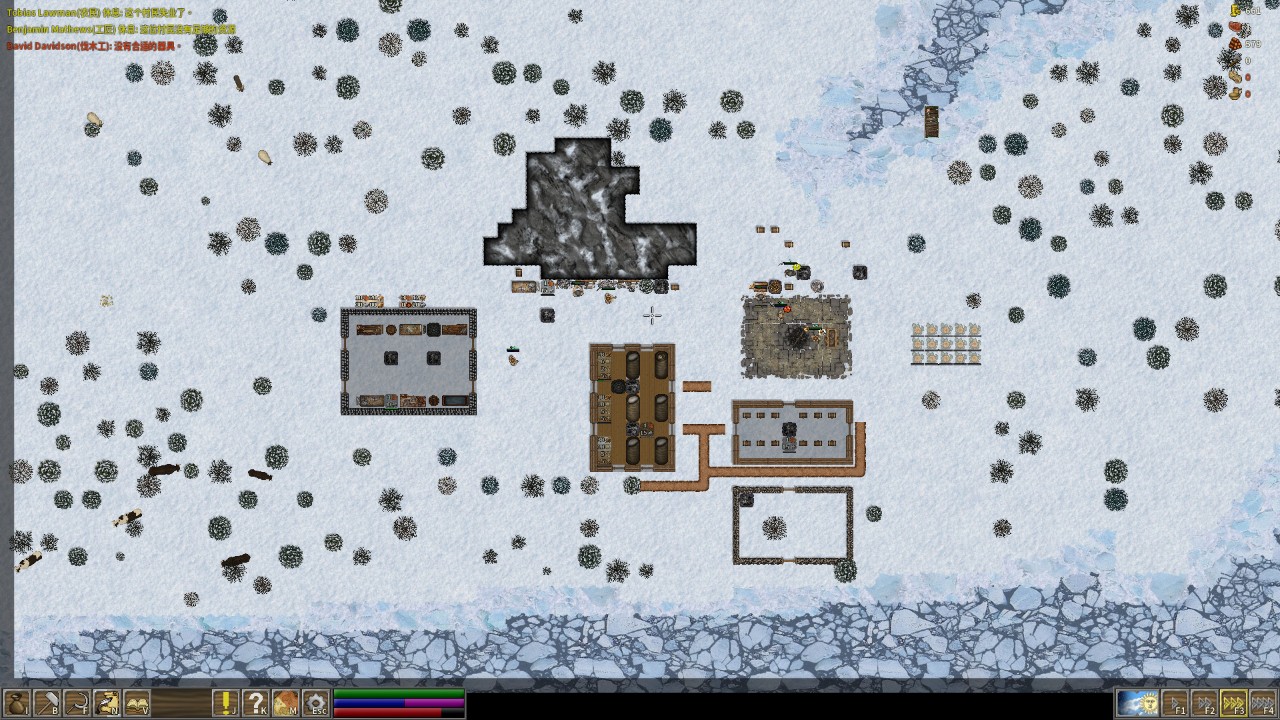Toggle off the active F3 triple-speed
Viewport: 1280px width, 720px height.
pyautogui.click(x=1233, y=704)
